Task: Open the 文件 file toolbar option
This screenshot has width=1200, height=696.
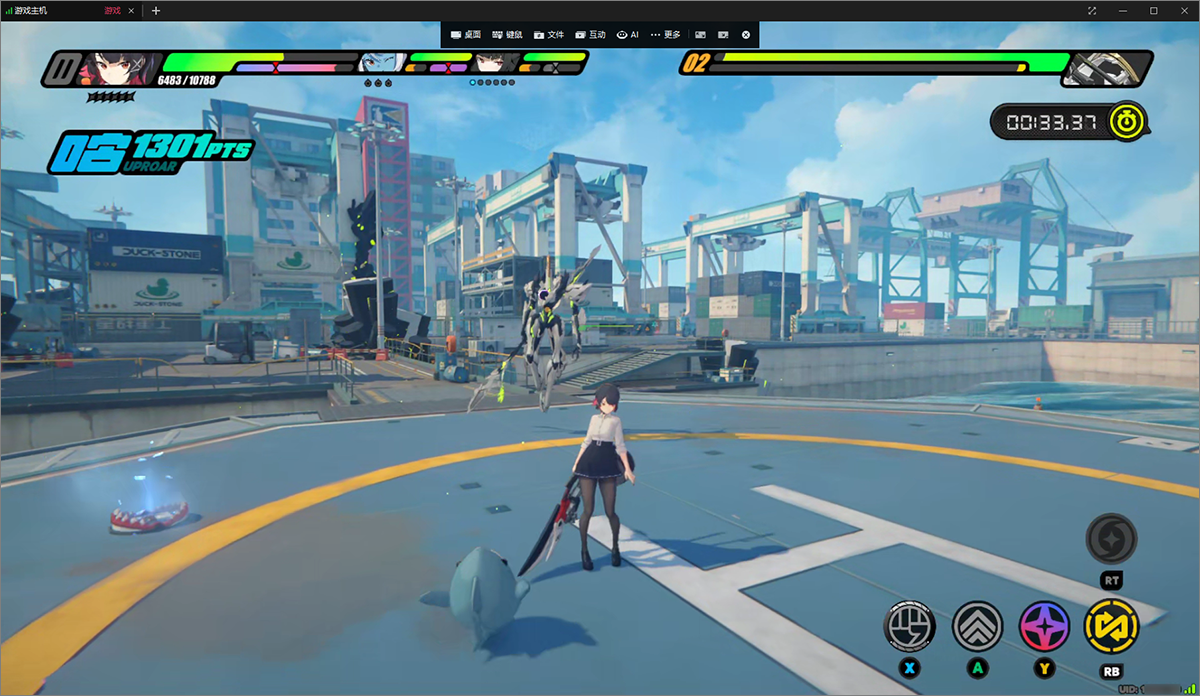Action: tap(550, 35)
